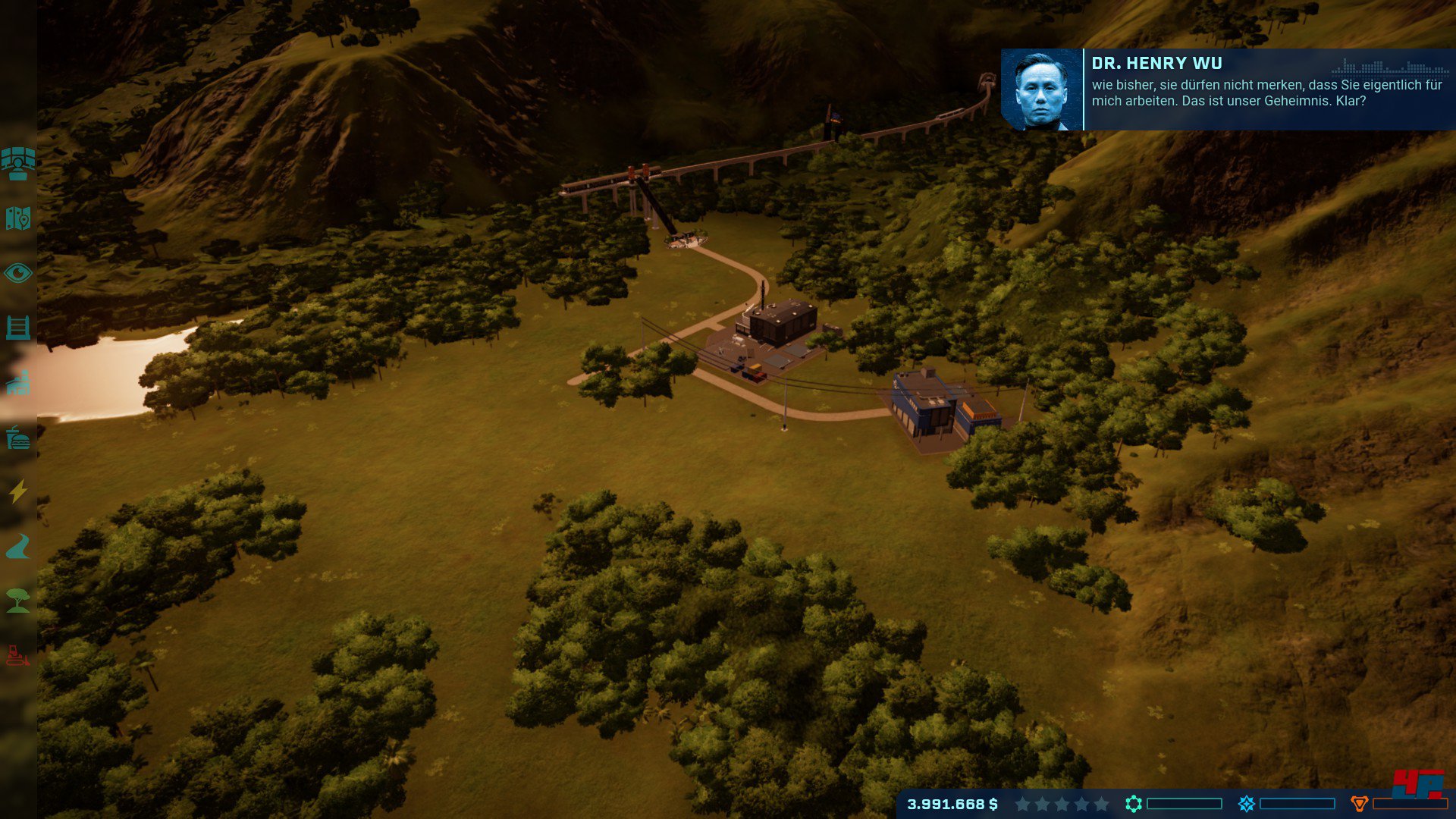Click the green Science division icon

point(1134,804)
